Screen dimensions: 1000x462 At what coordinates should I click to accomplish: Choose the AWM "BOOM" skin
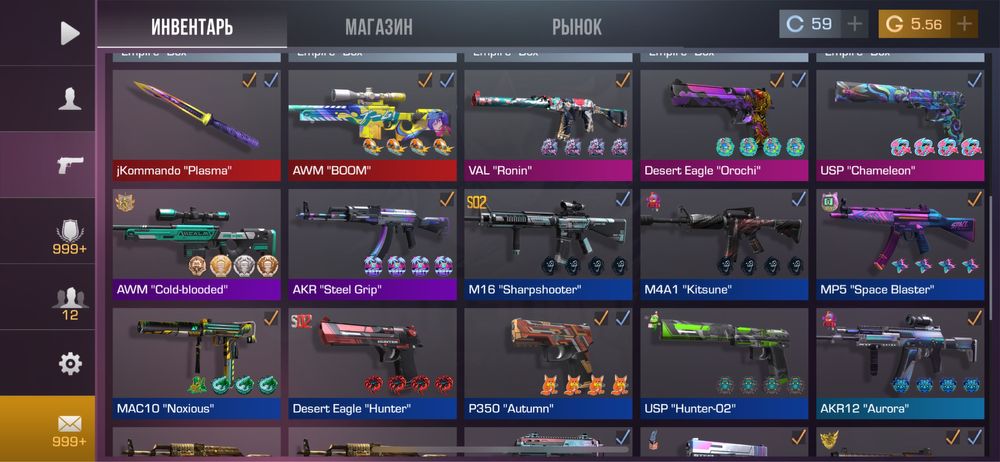point(372,124)
